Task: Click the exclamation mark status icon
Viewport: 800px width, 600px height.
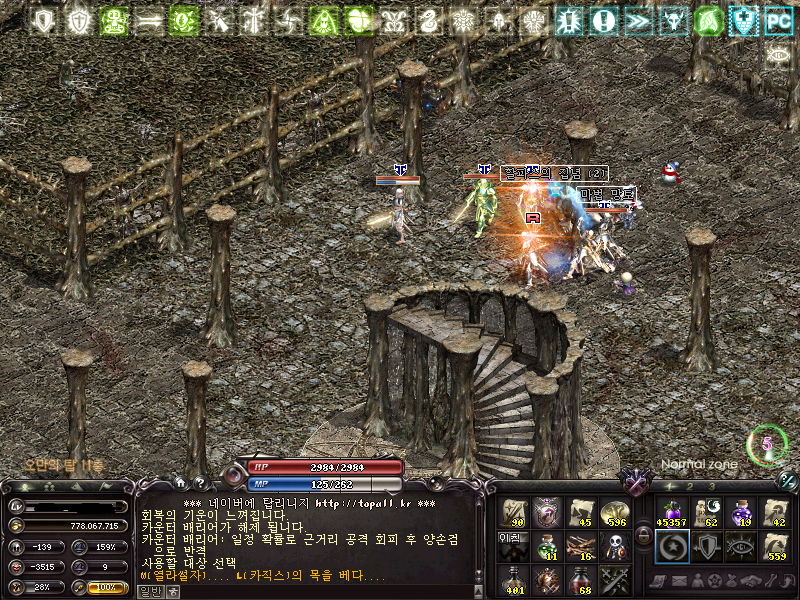Action: click(603, 19)
